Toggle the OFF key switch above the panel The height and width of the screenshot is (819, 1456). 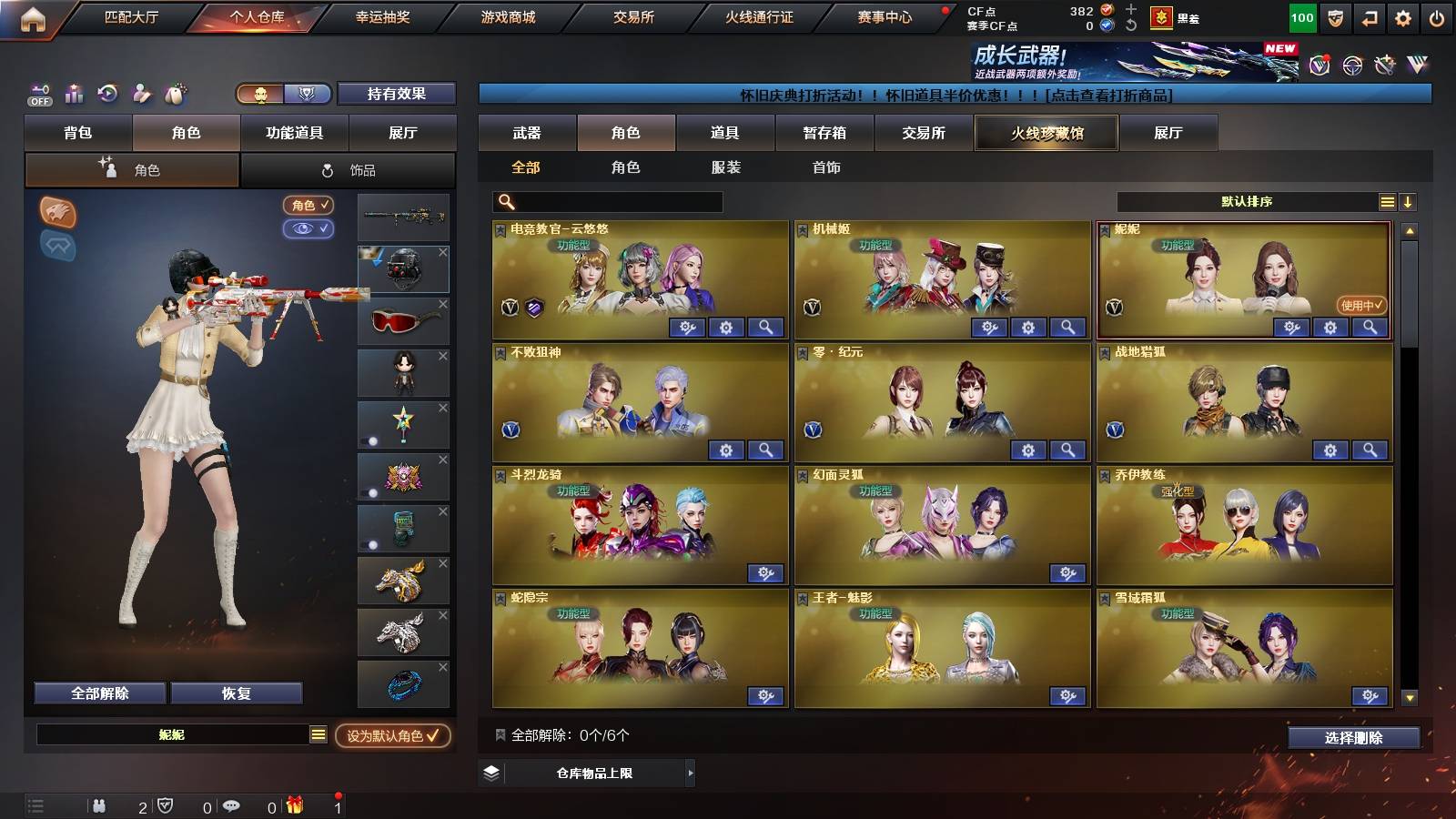38,94
